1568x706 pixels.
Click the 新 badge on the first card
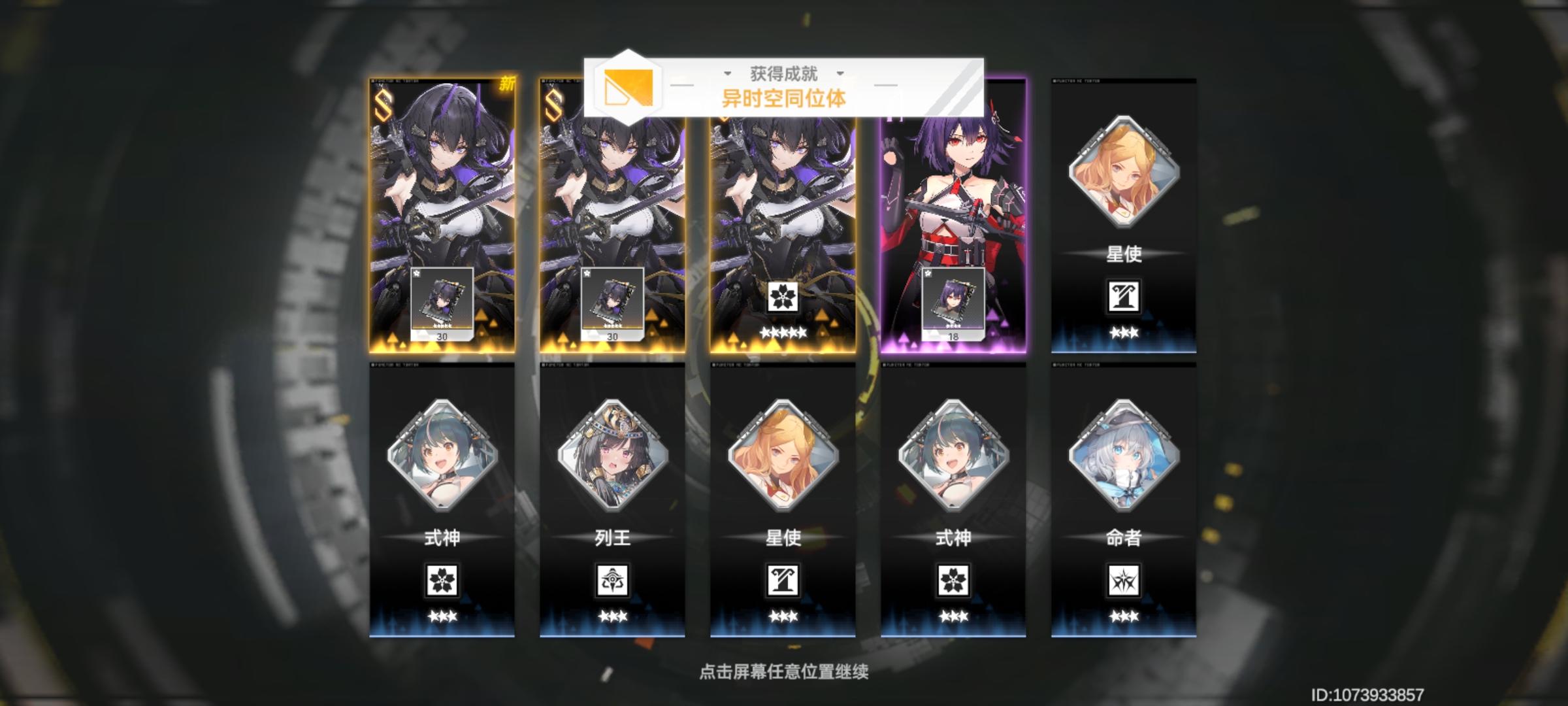pyautogui.click(x=509, y=83)
